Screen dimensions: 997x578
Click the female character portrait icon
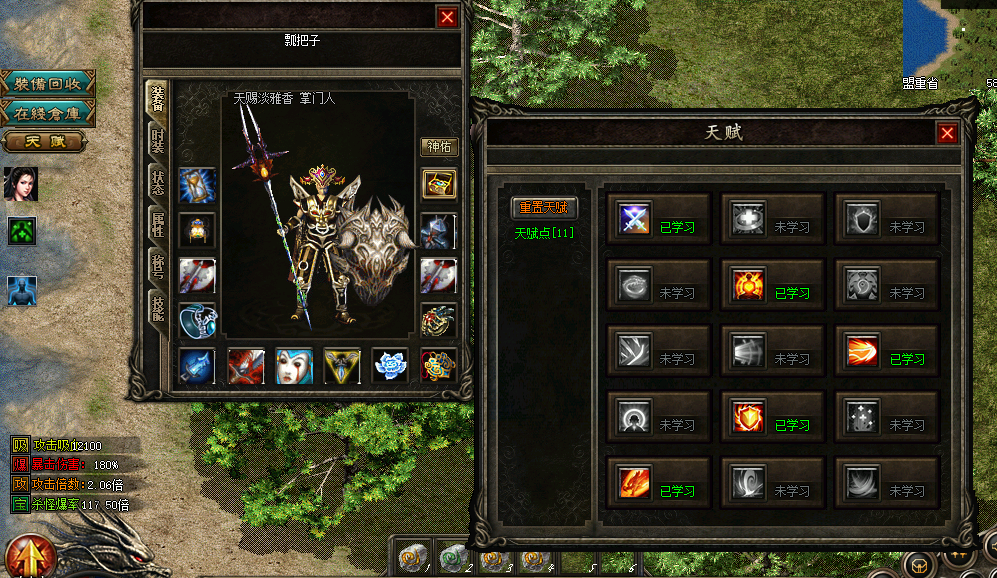pyautogui.click(x=21, y=184)
